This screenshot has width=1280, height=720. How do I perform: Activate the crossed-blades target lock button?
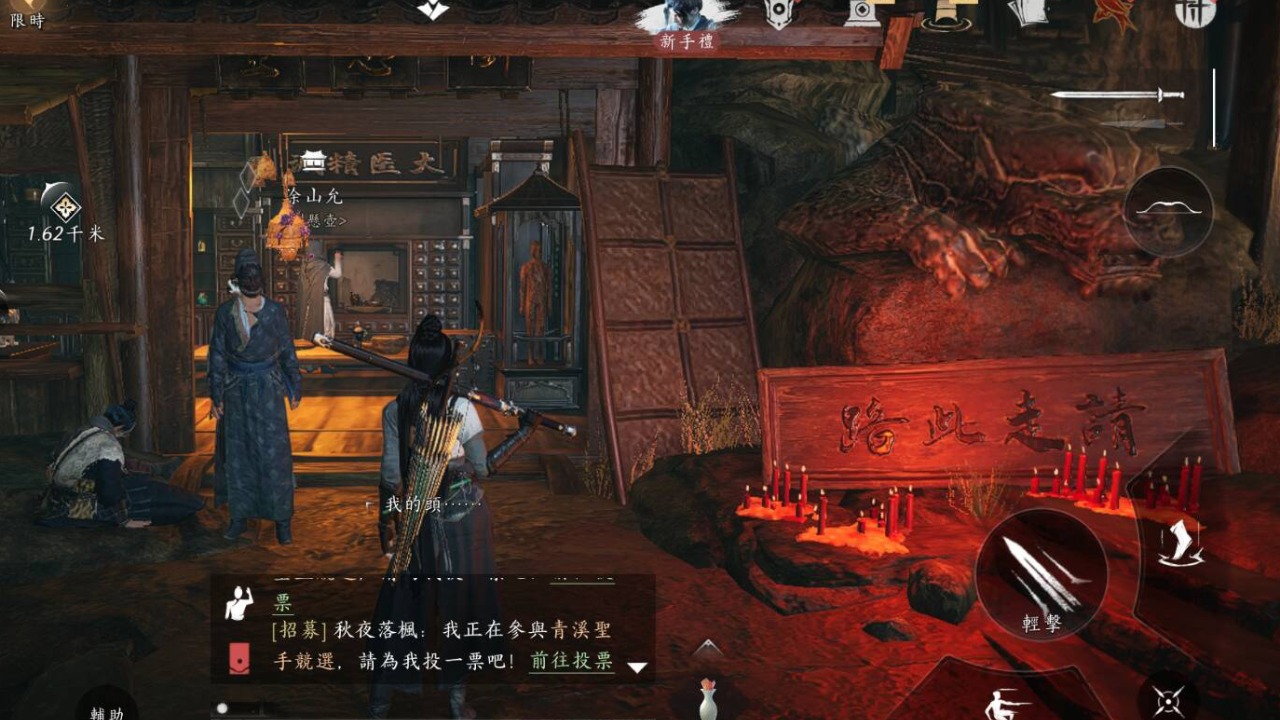[x=1169, y=701]
